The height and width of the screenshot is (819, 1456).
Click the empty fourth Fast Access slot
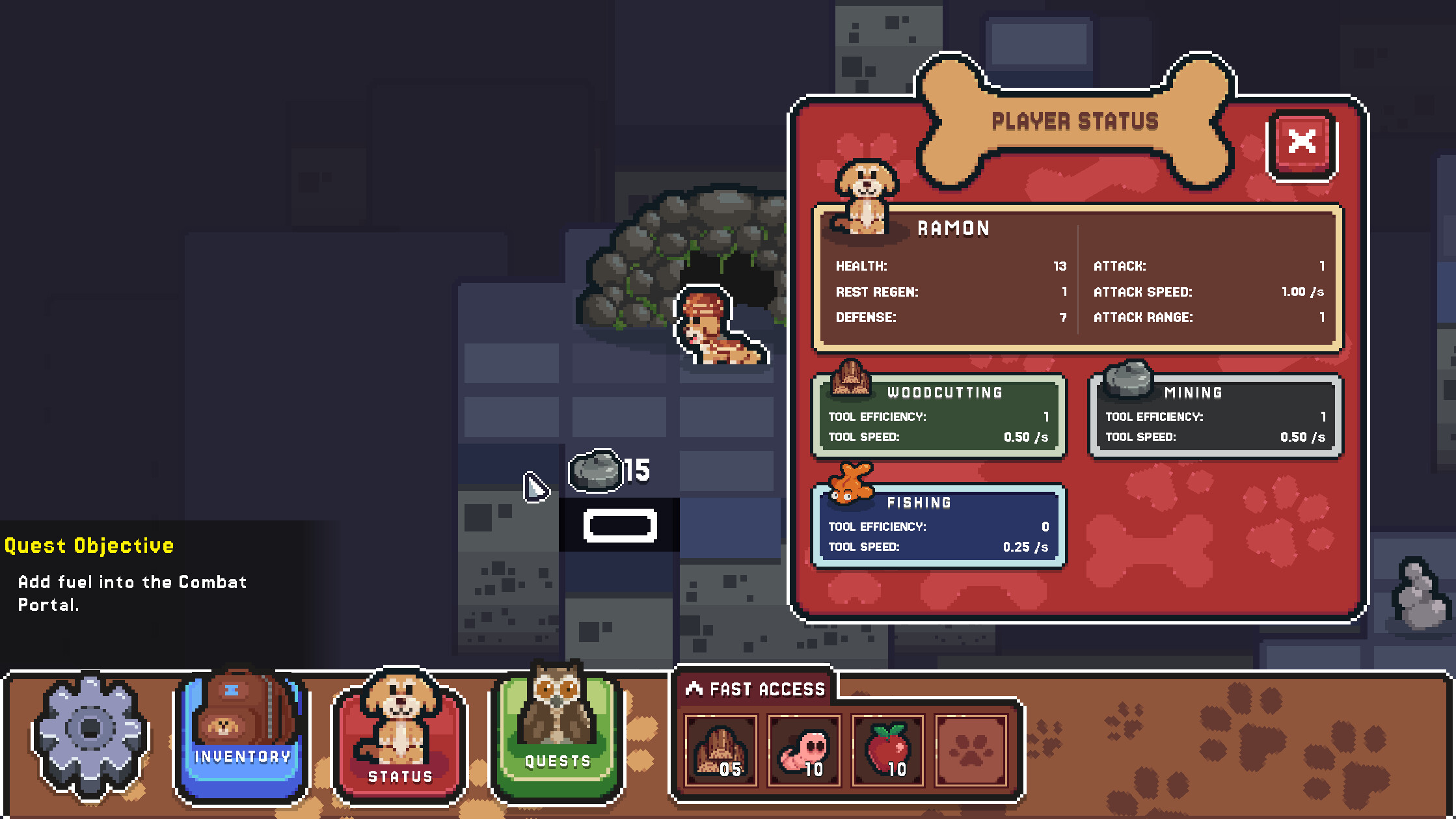click(969, 751)
